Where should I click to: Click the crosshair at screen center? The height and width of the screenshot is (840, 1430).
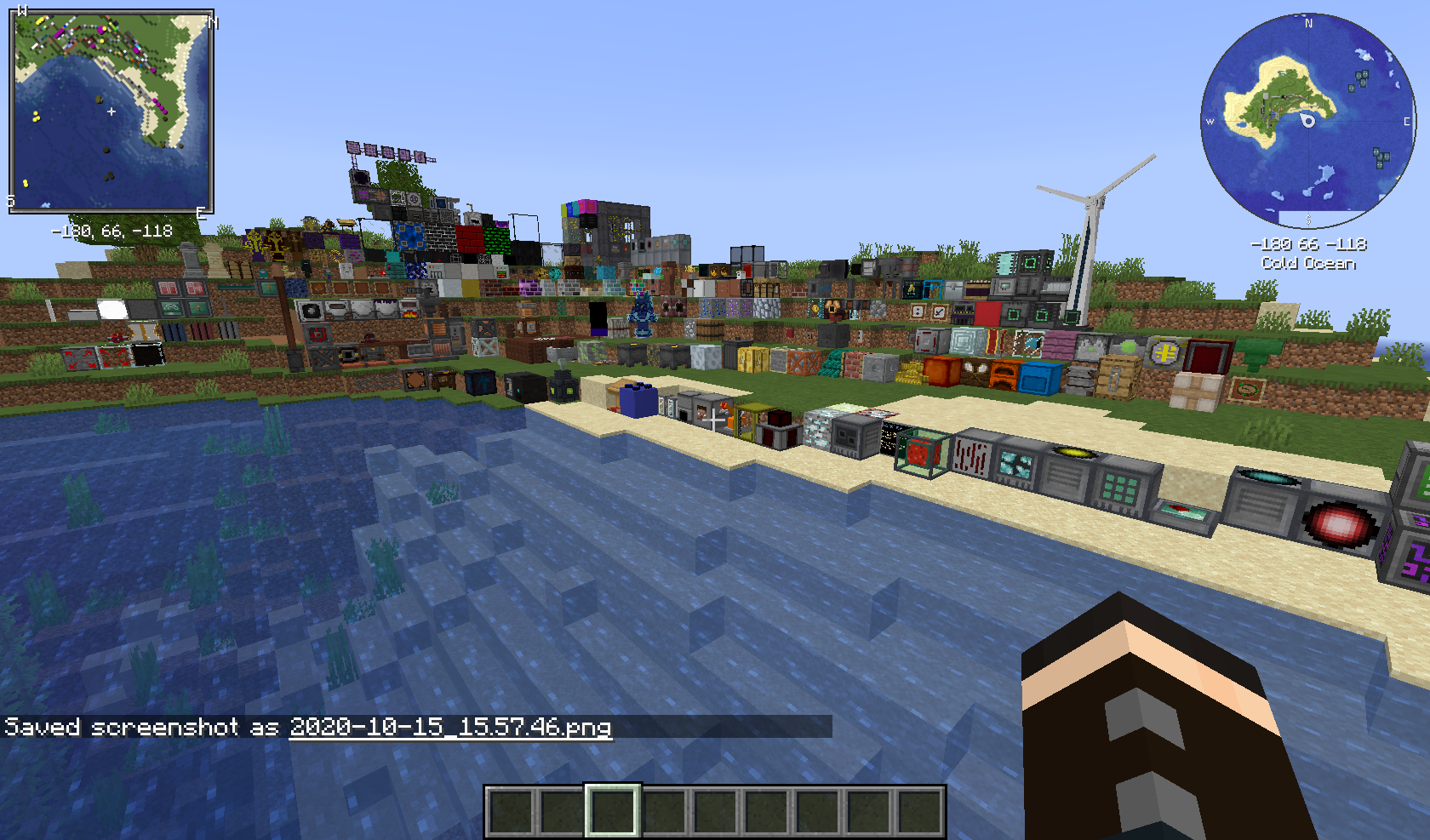click(715, 420)
